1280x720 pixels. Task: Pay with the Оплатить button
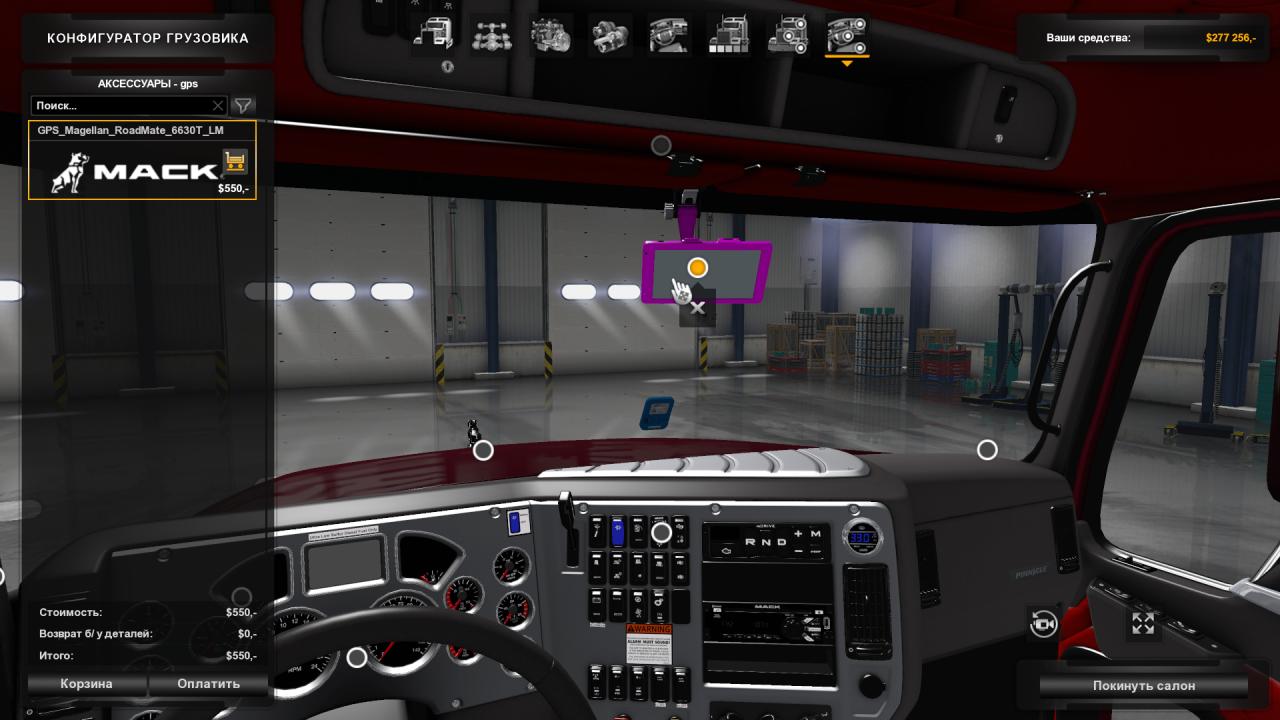(x=209, y=684)
